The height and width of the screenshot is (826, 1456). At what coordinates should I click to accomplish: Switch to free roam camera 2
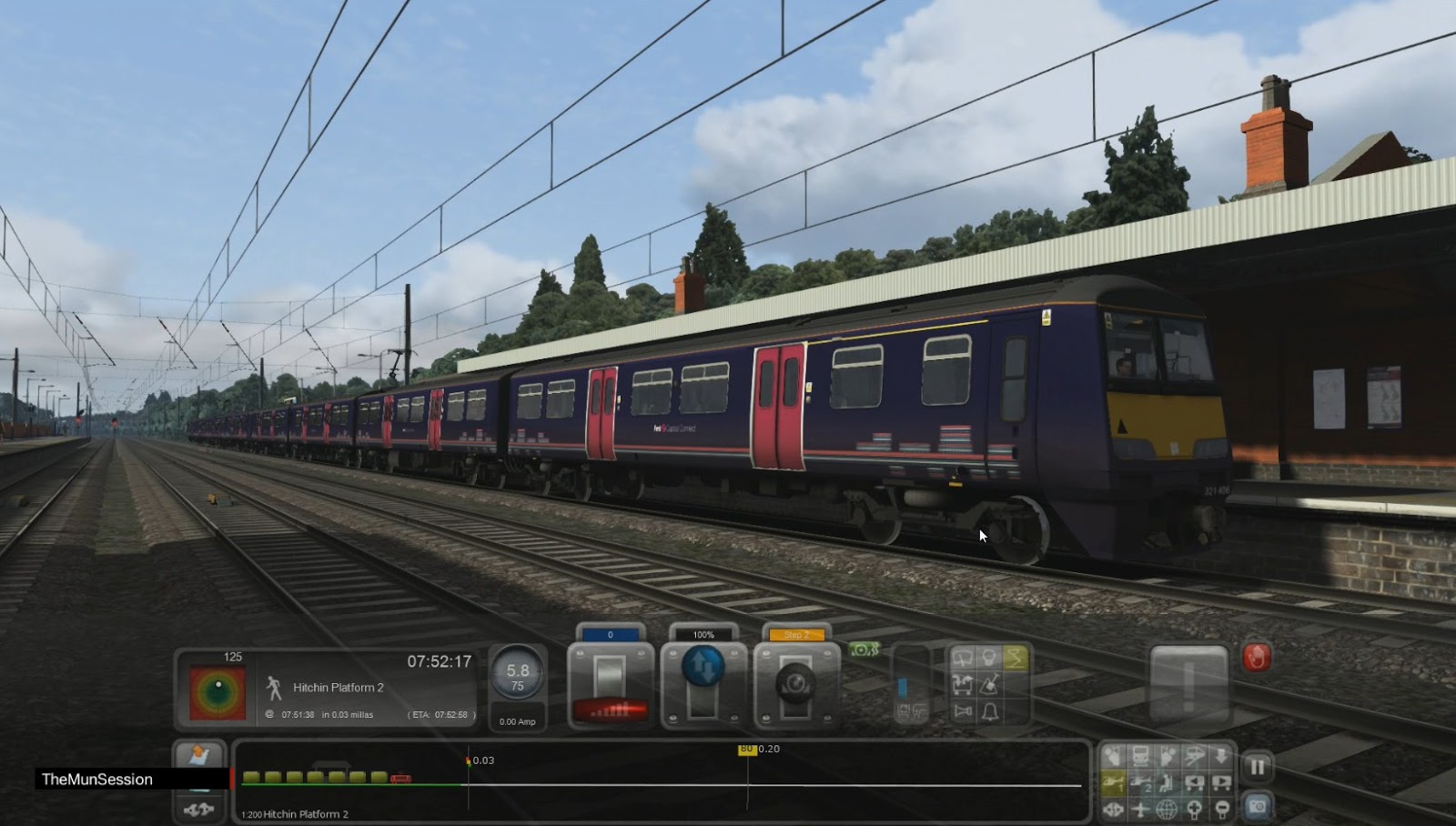tap(1141, 781)
